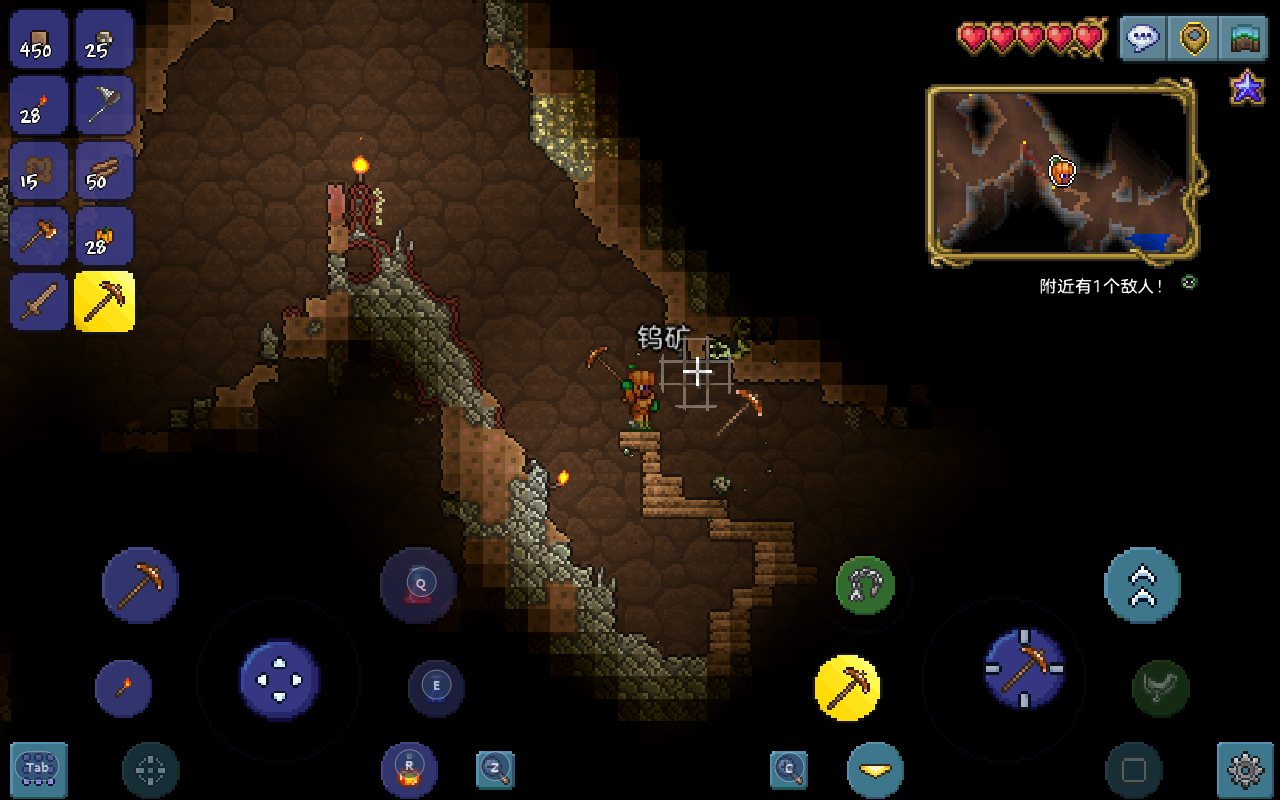Open inventory with the Tab button

pos(39,769)
